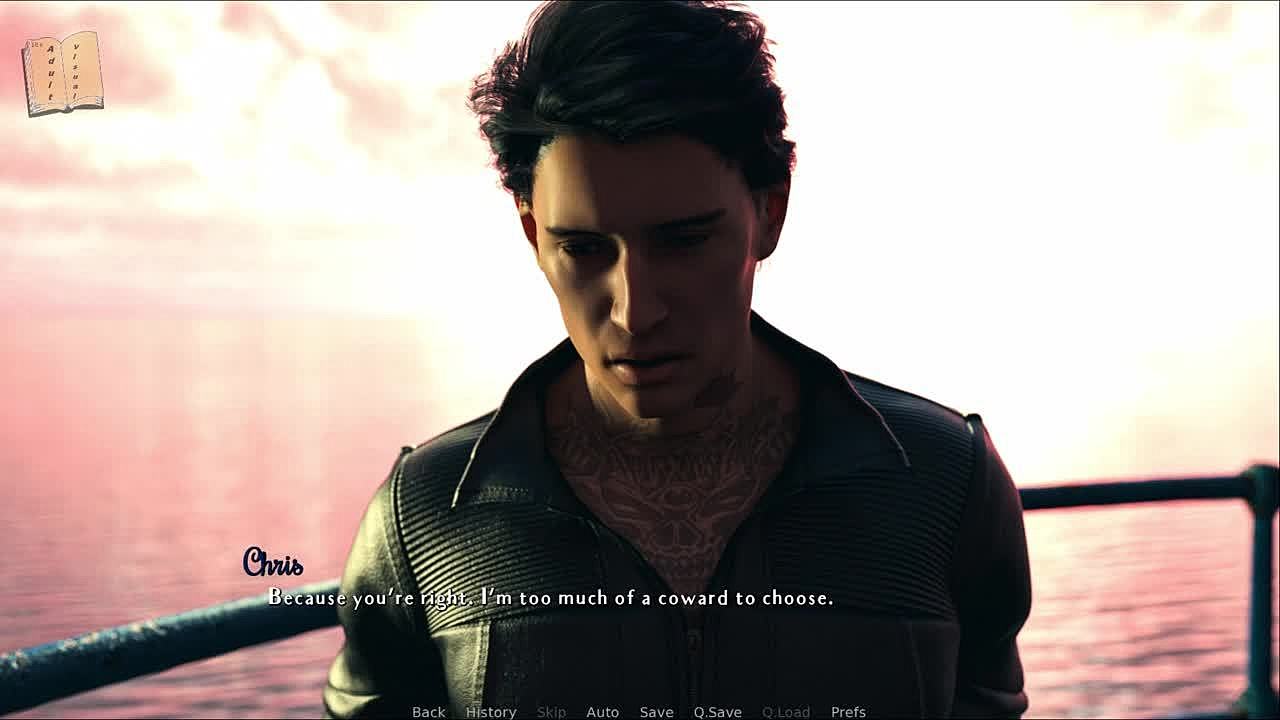
Task: Open Prefs settings screen
Action: click(x=848, y=712)
